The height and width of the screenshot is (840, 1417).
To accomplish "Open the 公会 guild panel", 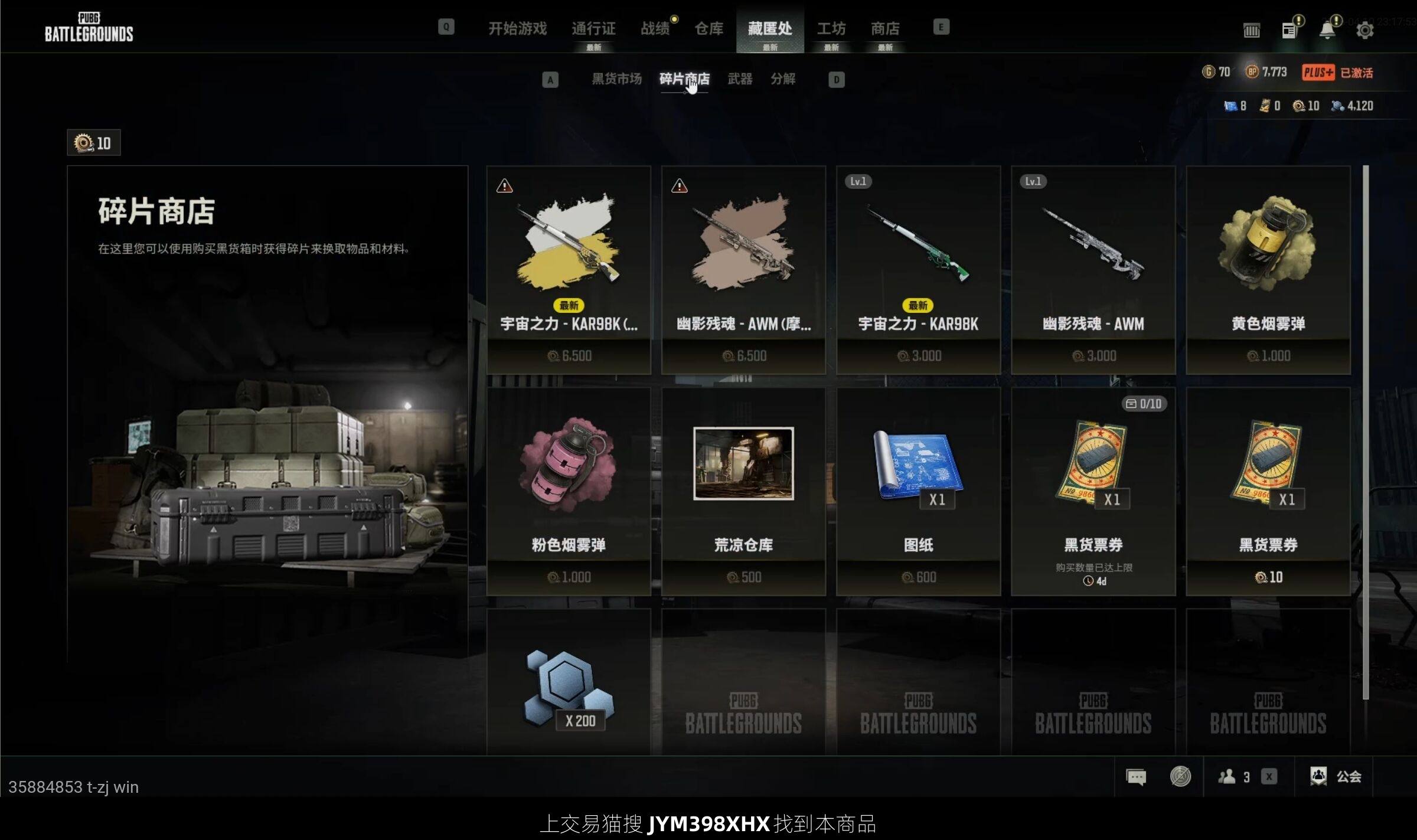I will coord(1336,776).
